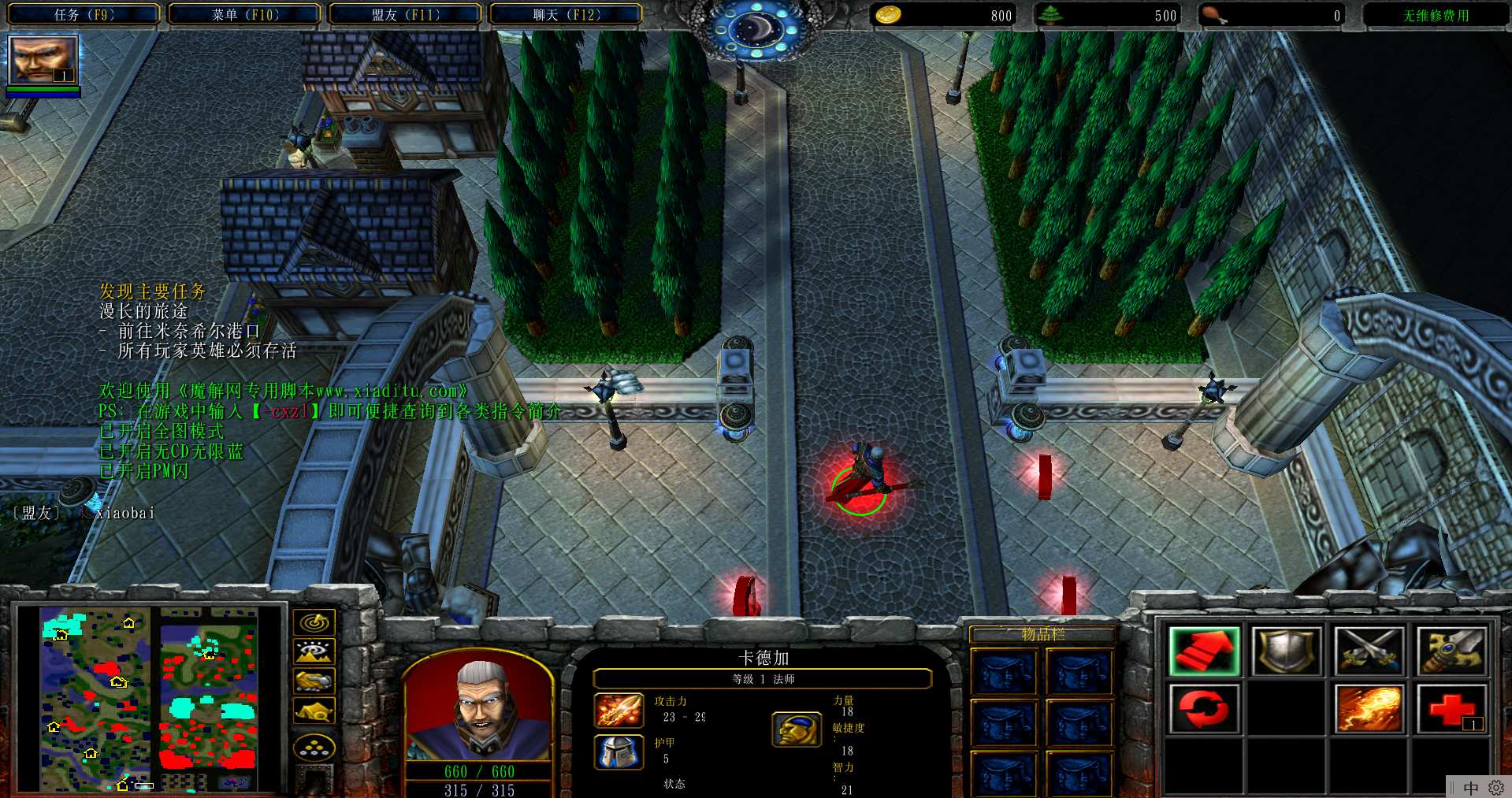Open the 盟友 (F11) allies panel

coord(406,15)
